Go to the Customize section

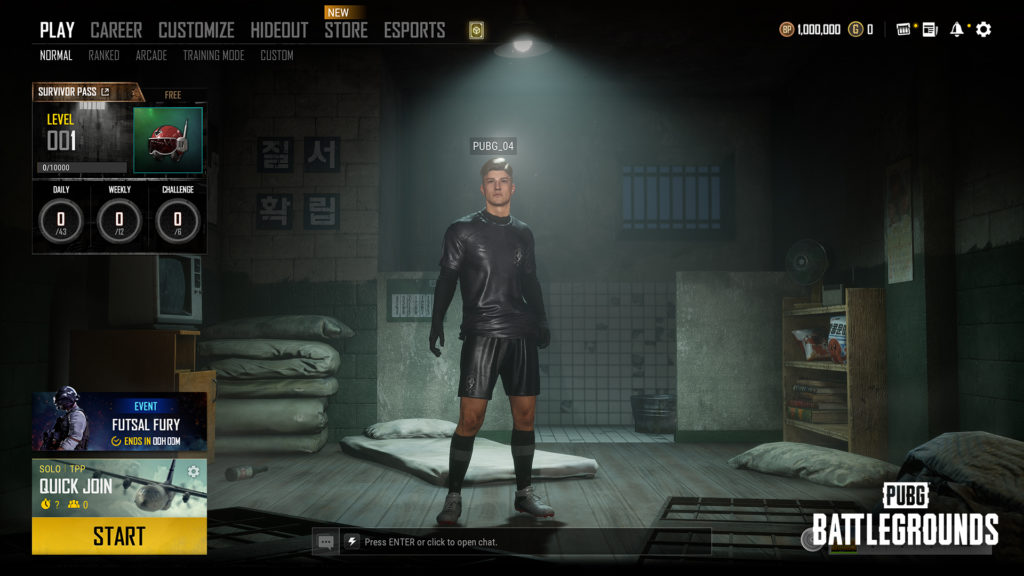click(x=196, y=30)
